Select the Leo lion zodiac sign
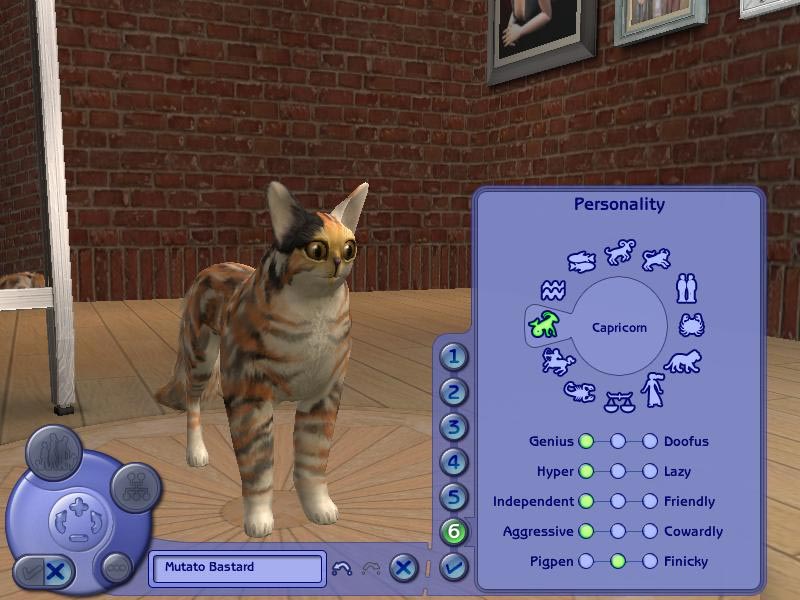 683,361
